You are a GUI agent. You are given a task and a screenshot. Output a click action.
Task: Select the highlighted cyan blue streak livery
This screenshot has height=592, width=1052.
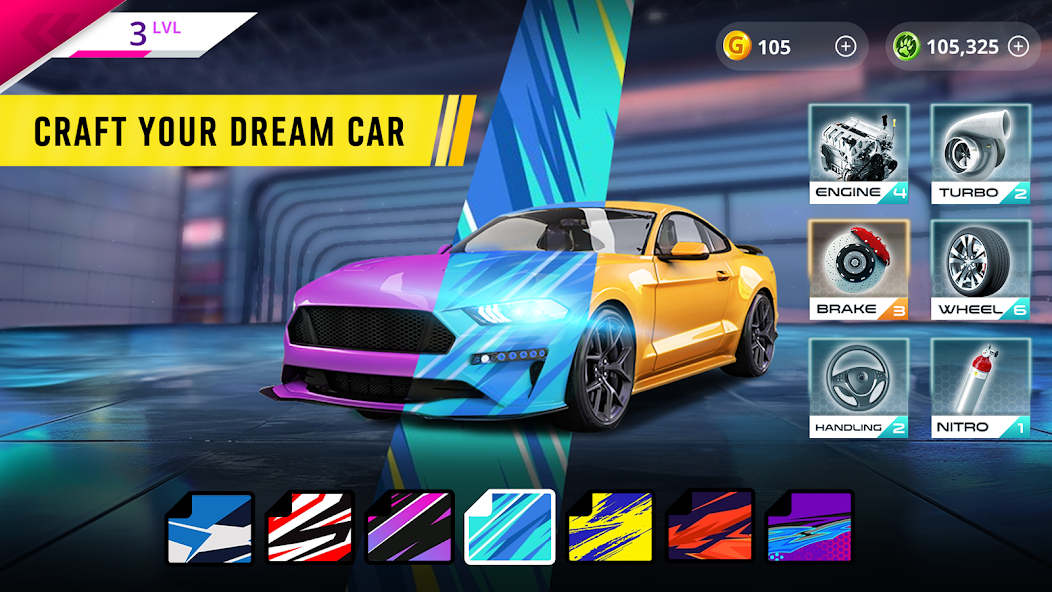[510, 527]
